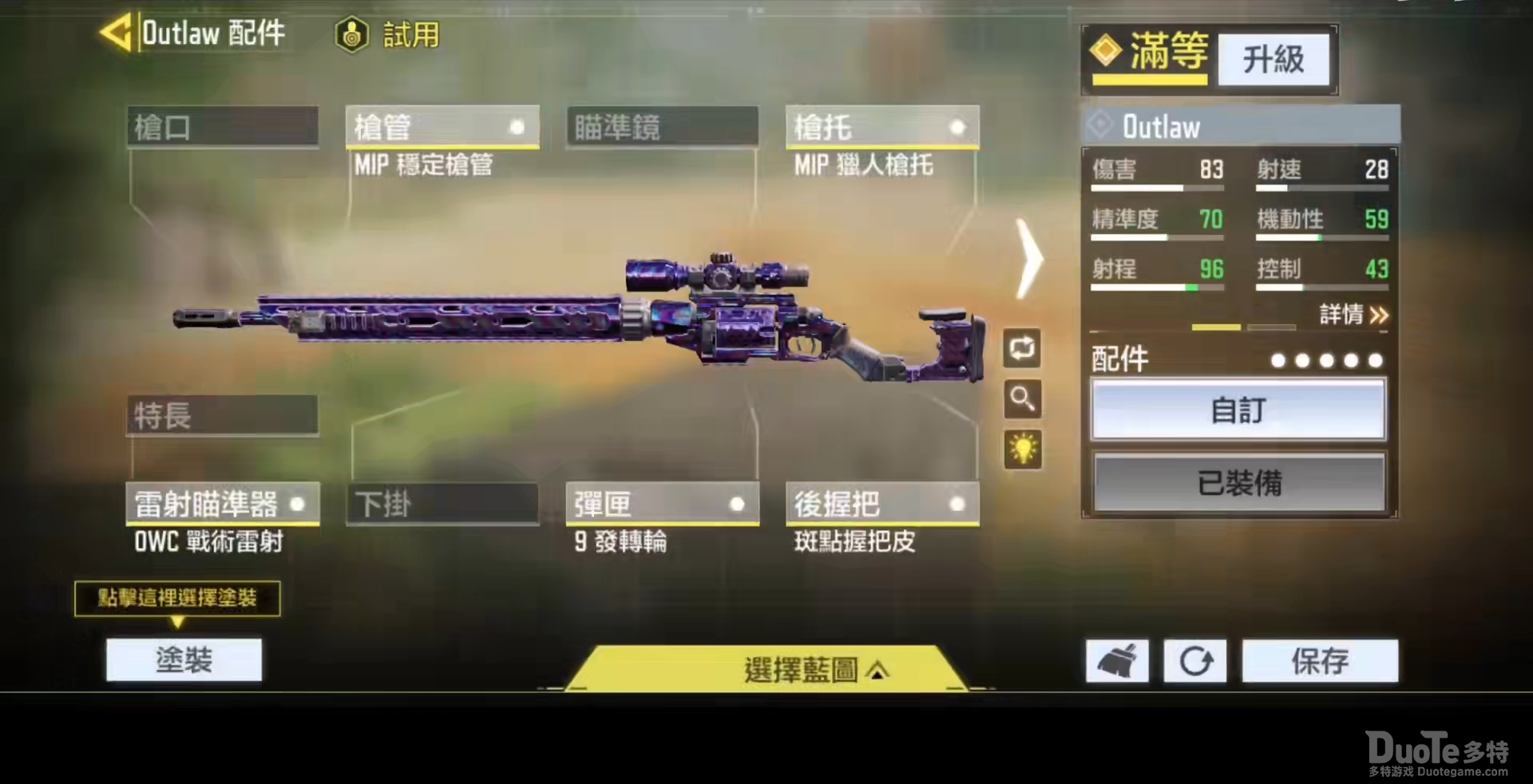Click the 自訂 customize button

point(1238,410)
